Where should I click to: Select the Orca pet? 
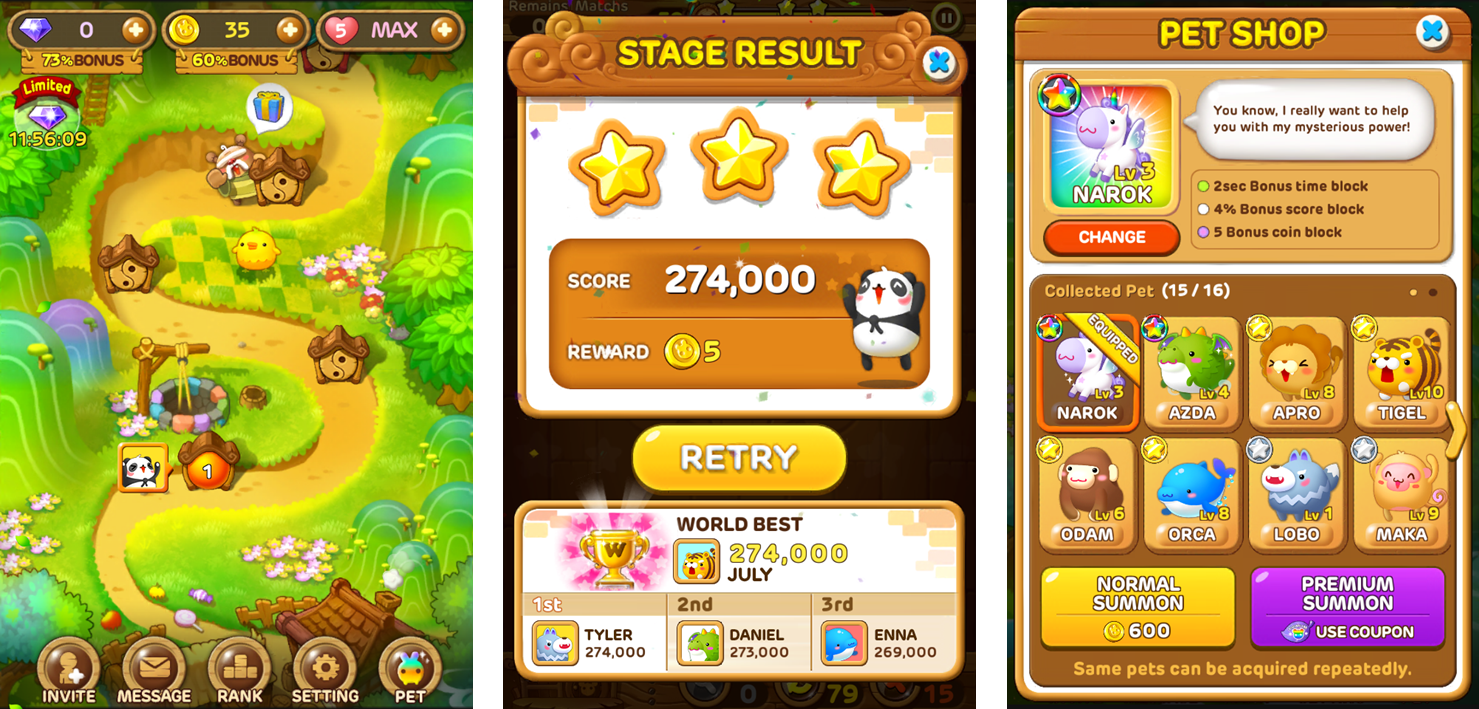click(x=1192, y=493)
